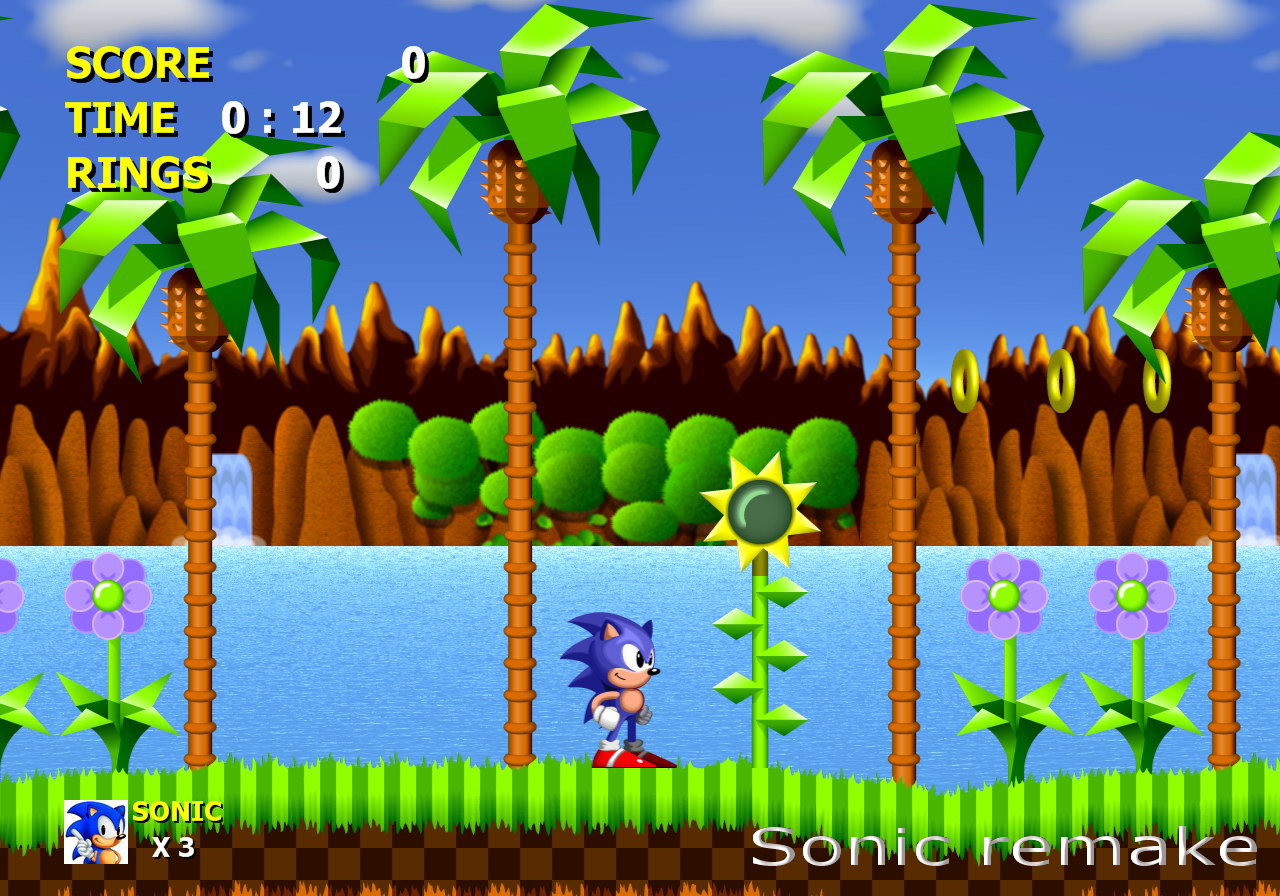Click the rings counter value zero
The width and height of the screenshot is (1280, 896).
pos(332,175)
